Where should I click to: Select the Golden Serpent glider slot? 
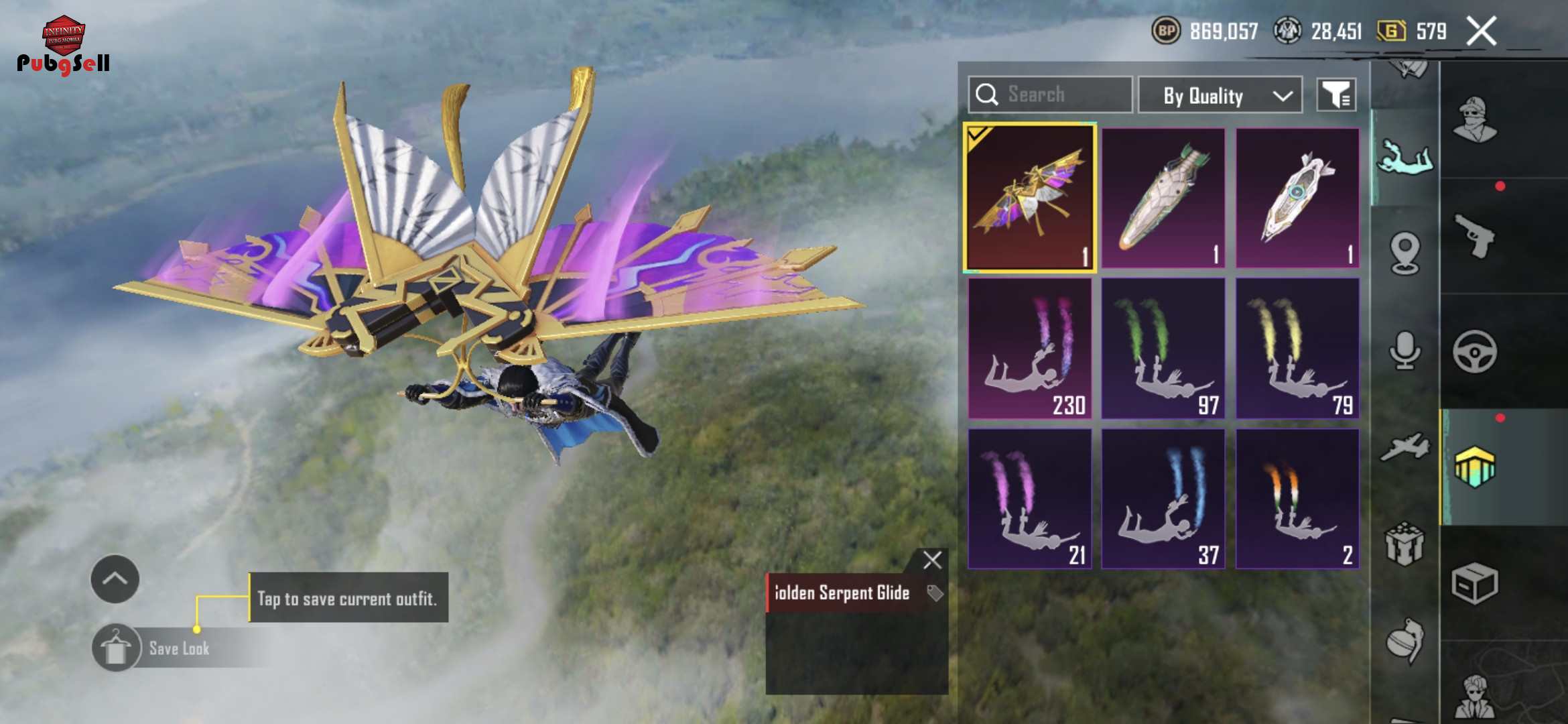click(x=1030, y=198)
